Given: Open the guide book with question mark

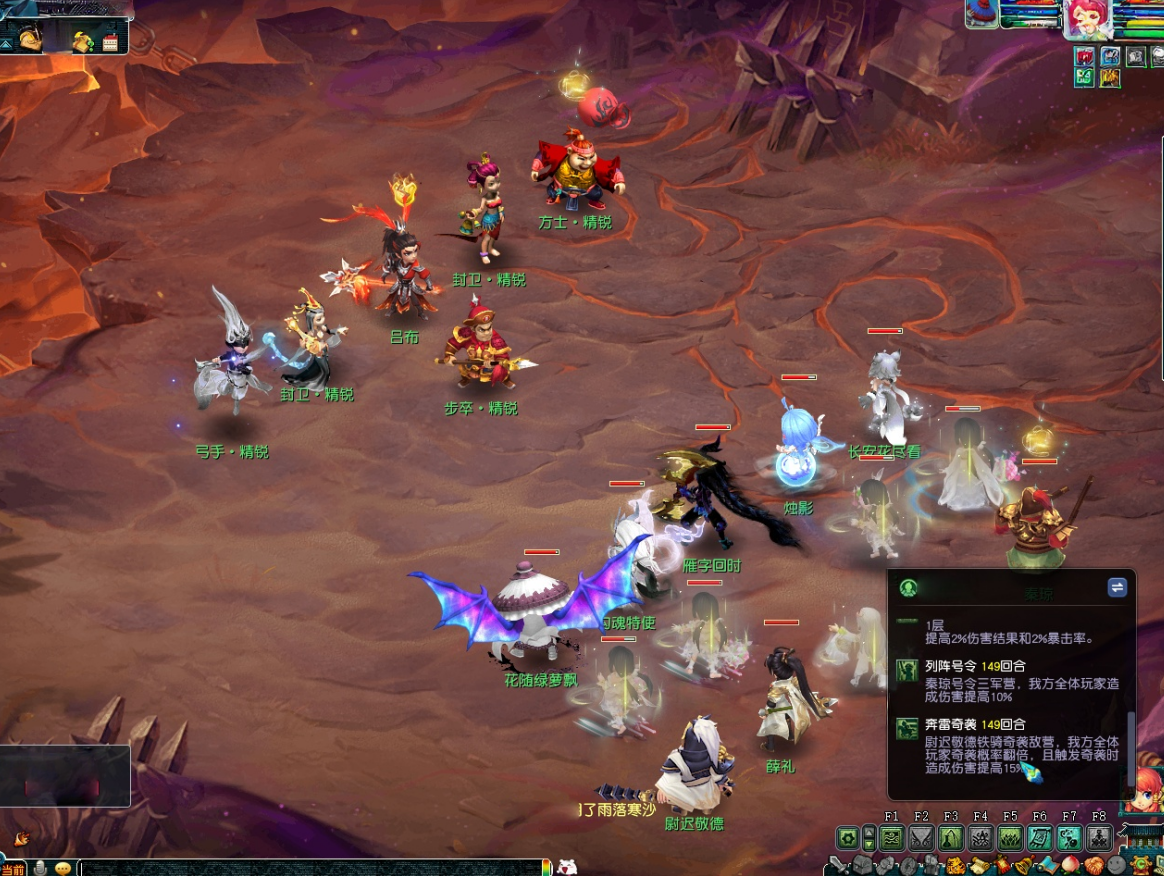Looking at the screenshot, I should (83, 42).
